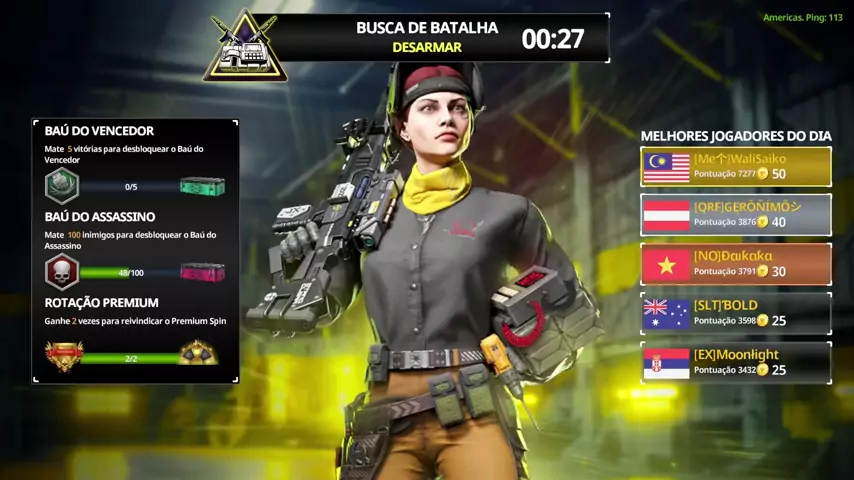
Task: Open the pink Baú do Assassino chest
Action: tap(202, 272)
